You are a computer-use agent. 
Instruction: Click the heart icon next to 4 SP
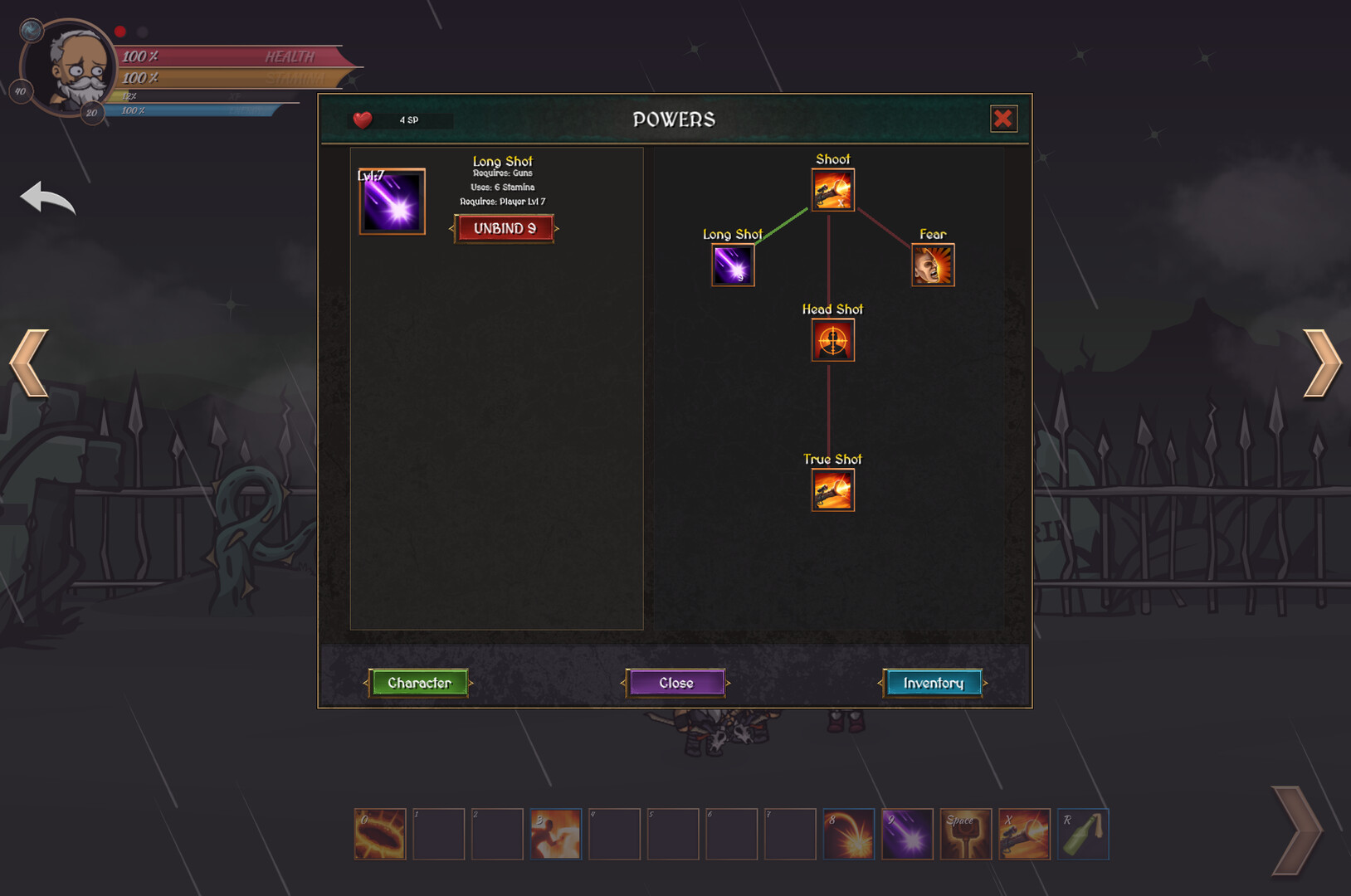(362, 119)
